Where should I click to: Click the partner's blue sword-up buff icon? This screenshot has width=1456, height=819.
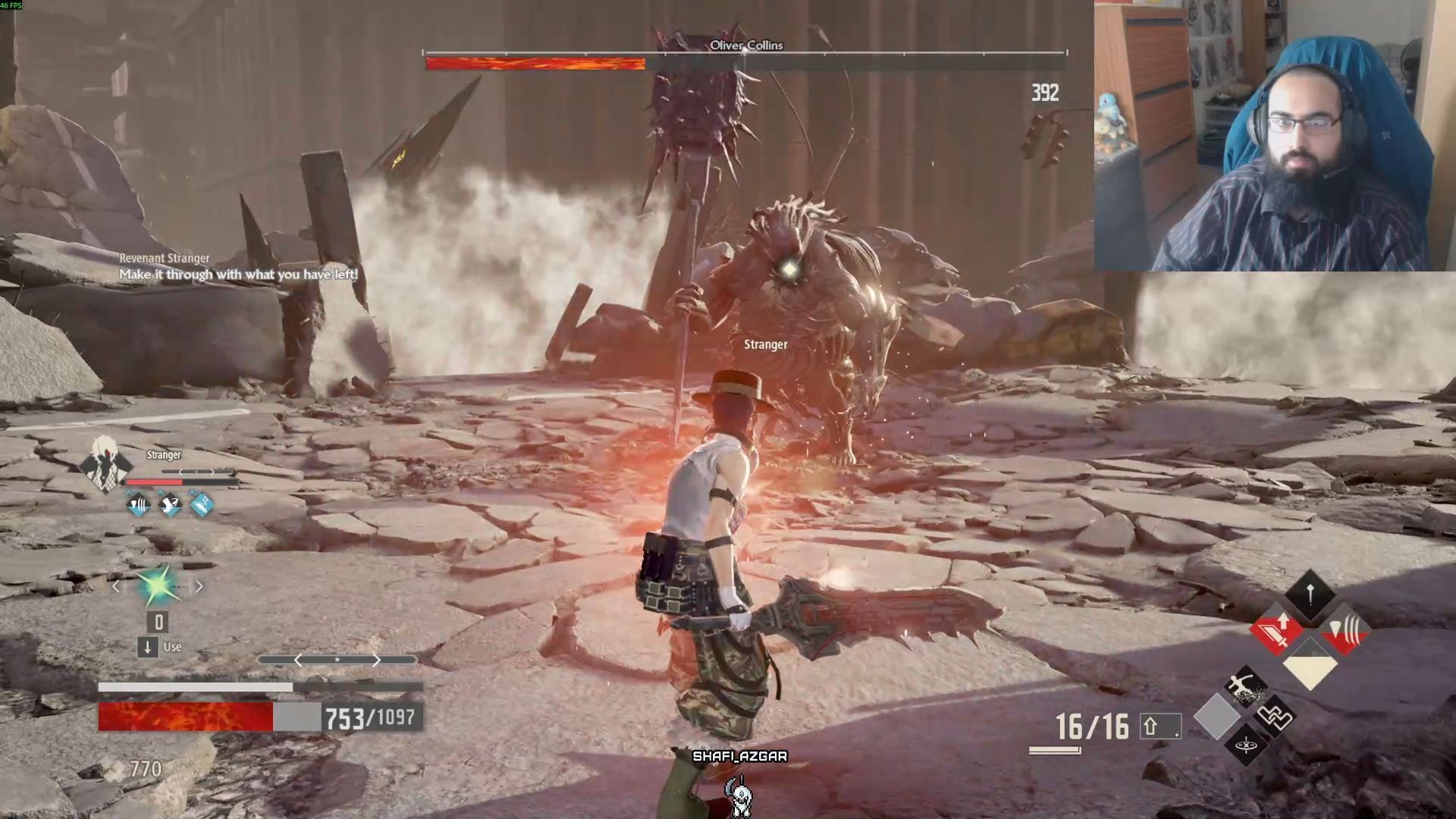202,504
